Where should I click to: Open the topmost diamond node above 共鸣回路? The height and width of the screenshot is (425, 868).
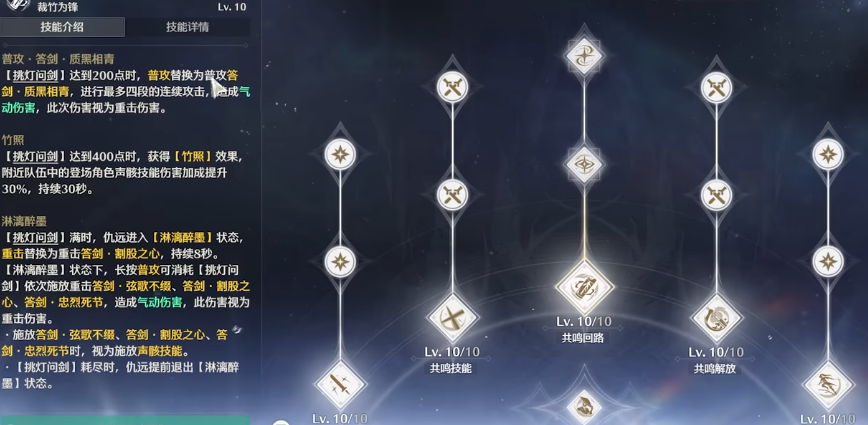coord(584,56)
